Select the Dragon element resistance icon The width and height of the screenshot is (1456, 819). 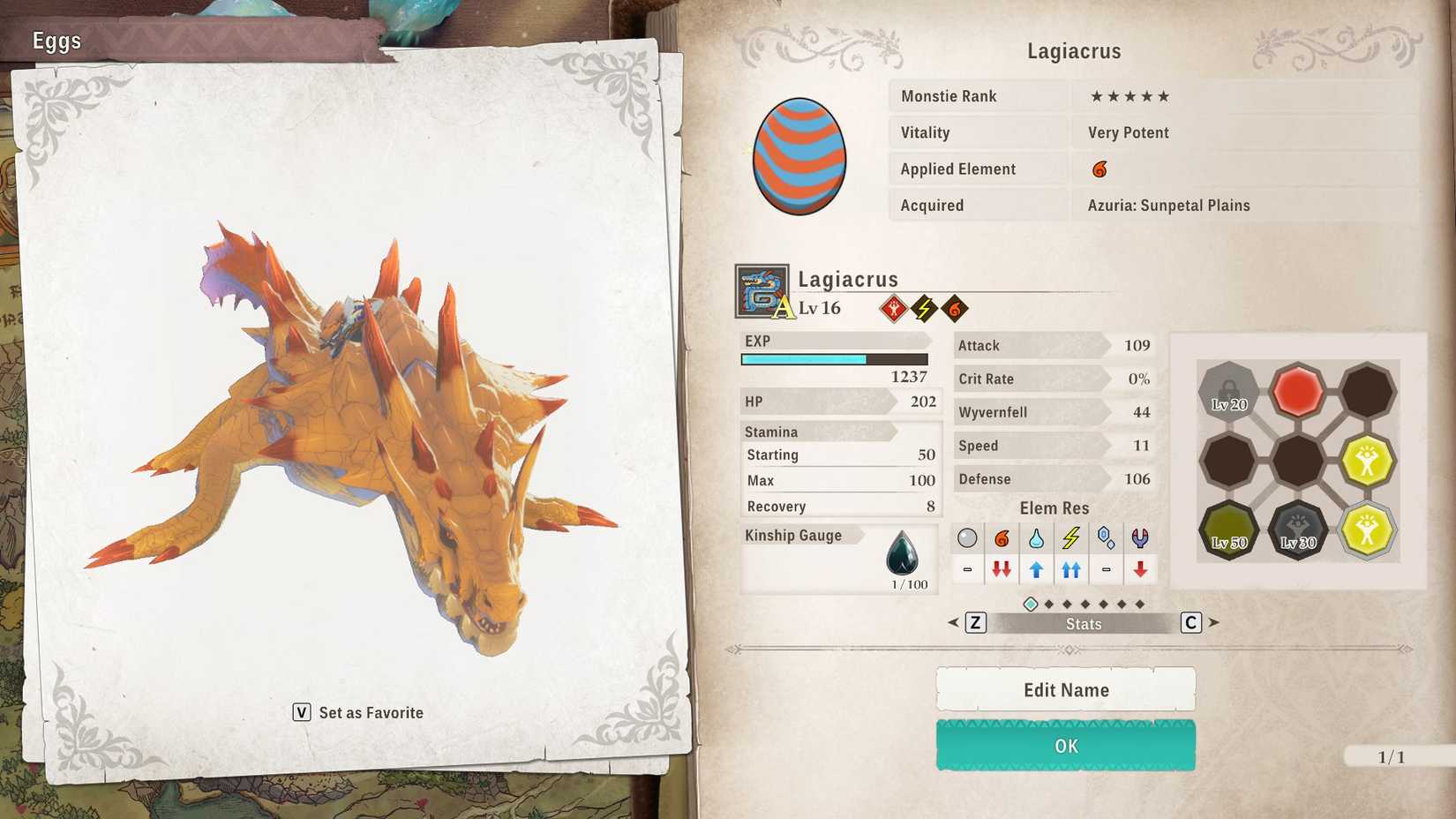[x=1141, y=538]
